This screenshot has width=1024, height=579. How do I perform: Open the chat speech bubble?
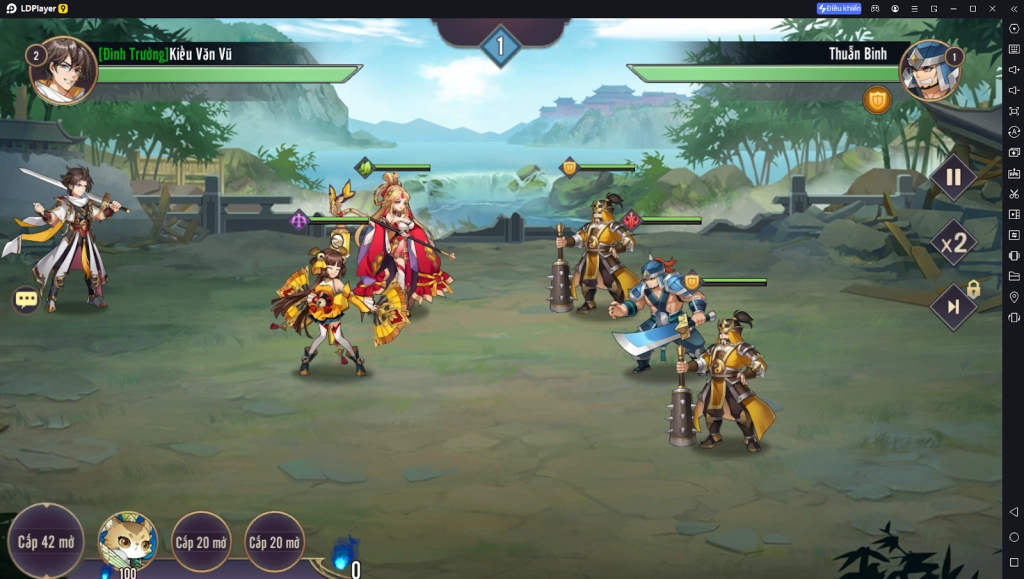click(26, 299)
